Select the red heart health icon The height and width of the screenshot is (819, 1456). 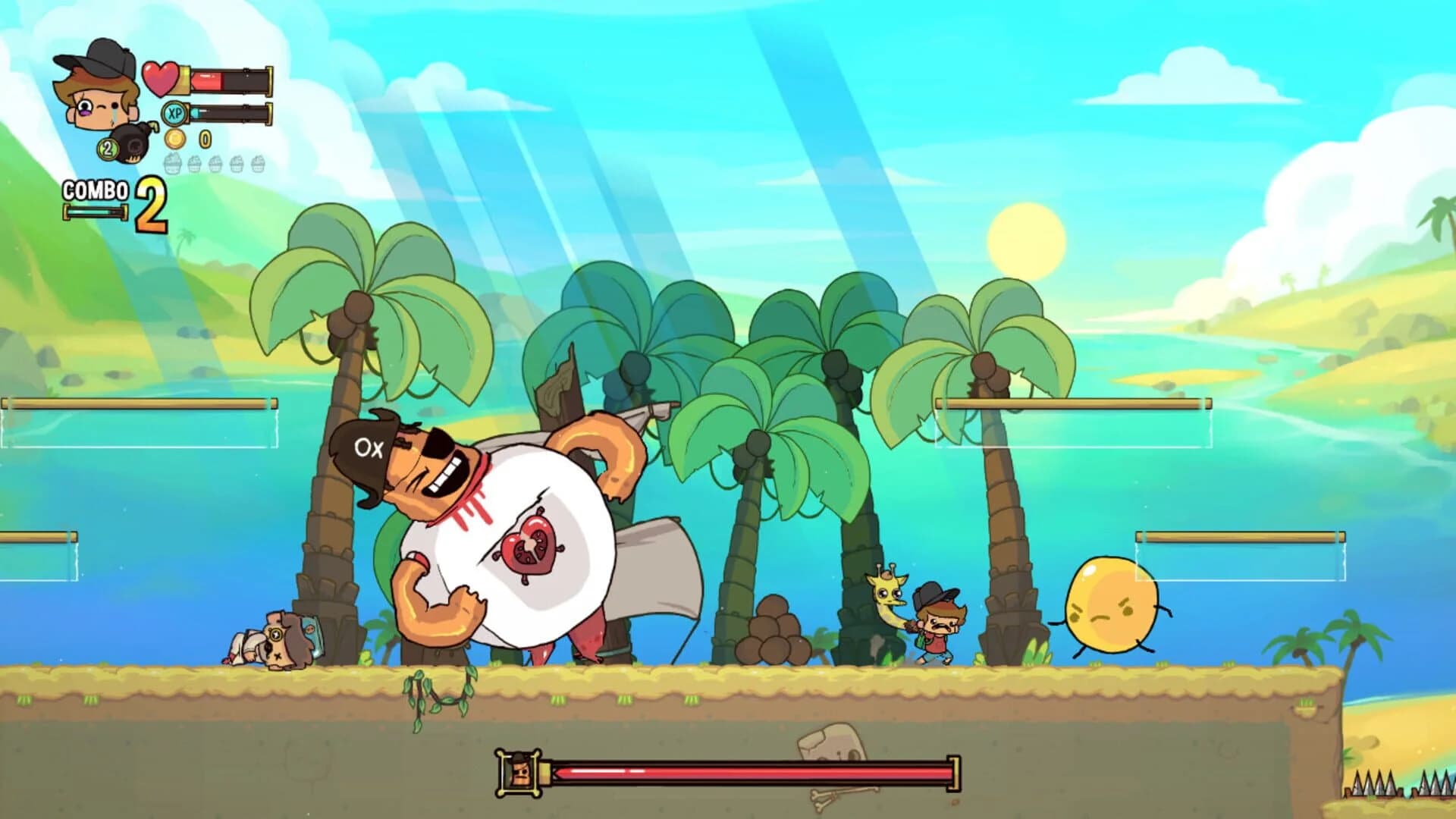[x=160, y=77]
